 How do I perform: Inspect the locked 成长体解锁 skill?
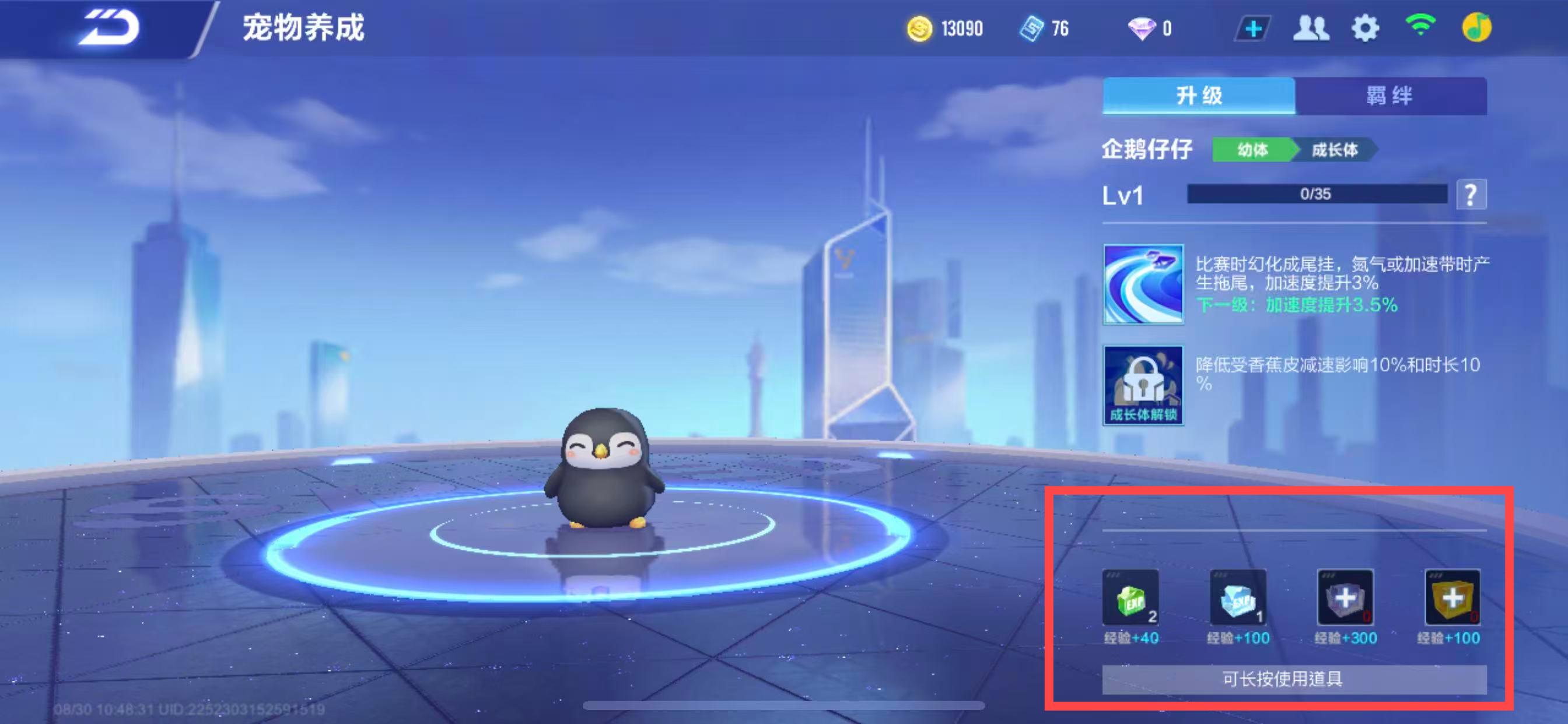coord(1143,386)
